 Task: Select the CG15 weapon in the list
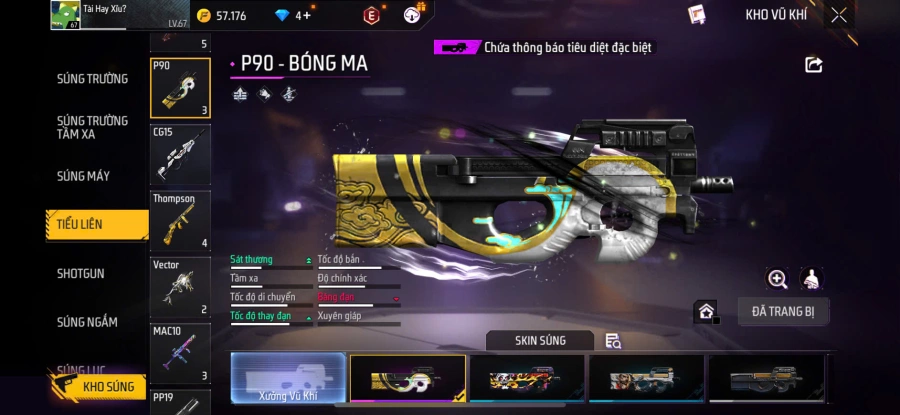pyautogui.click(x=180, y=153)
